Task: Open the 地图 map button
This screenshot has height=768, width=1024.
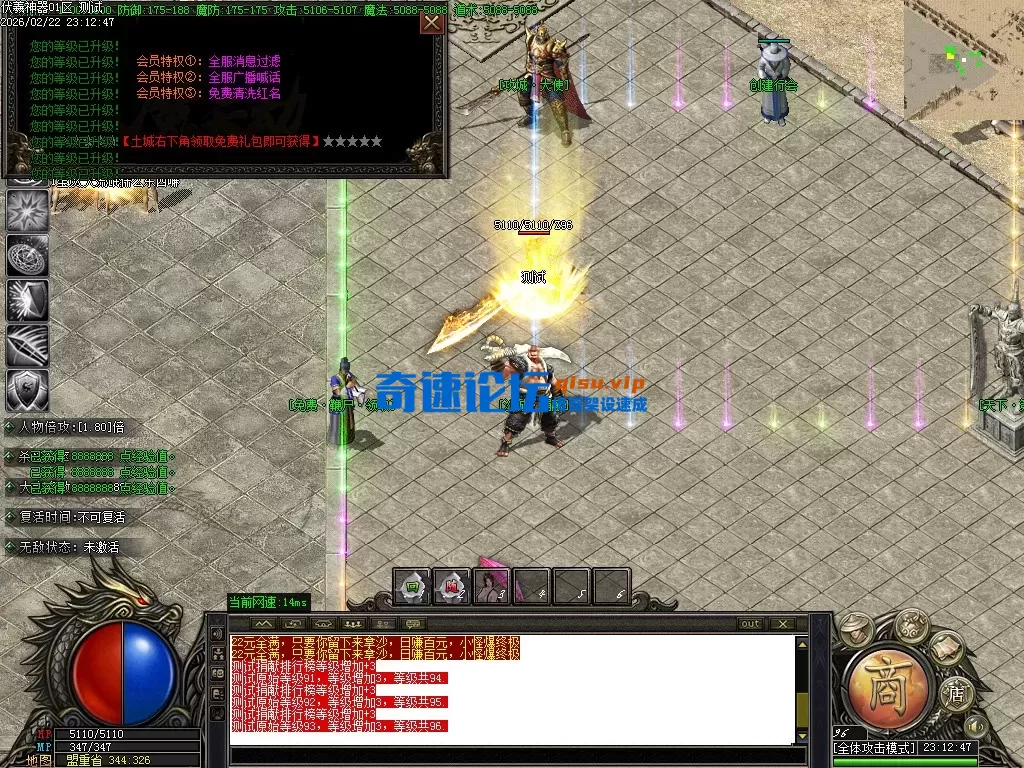Action: pyautogui.click(x=40, y=760)
